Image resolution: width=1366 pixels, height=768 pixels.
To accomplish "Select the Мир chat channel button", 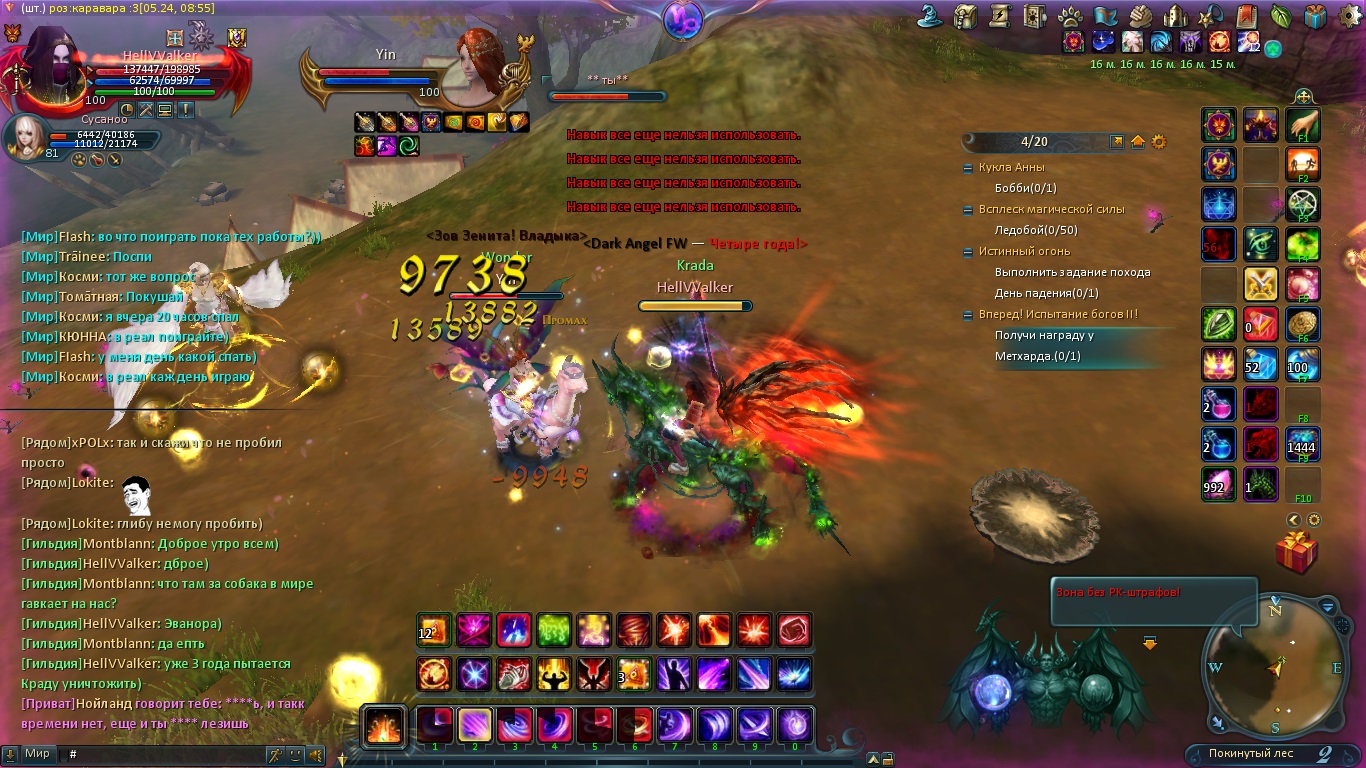I will coord(38,754).
